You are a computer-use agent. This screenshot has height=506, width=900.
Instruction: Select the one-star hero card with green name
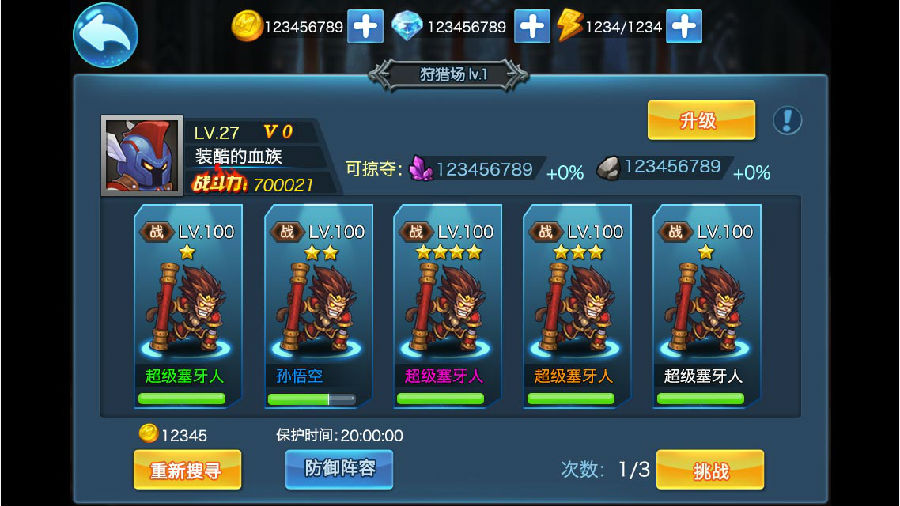187,306
